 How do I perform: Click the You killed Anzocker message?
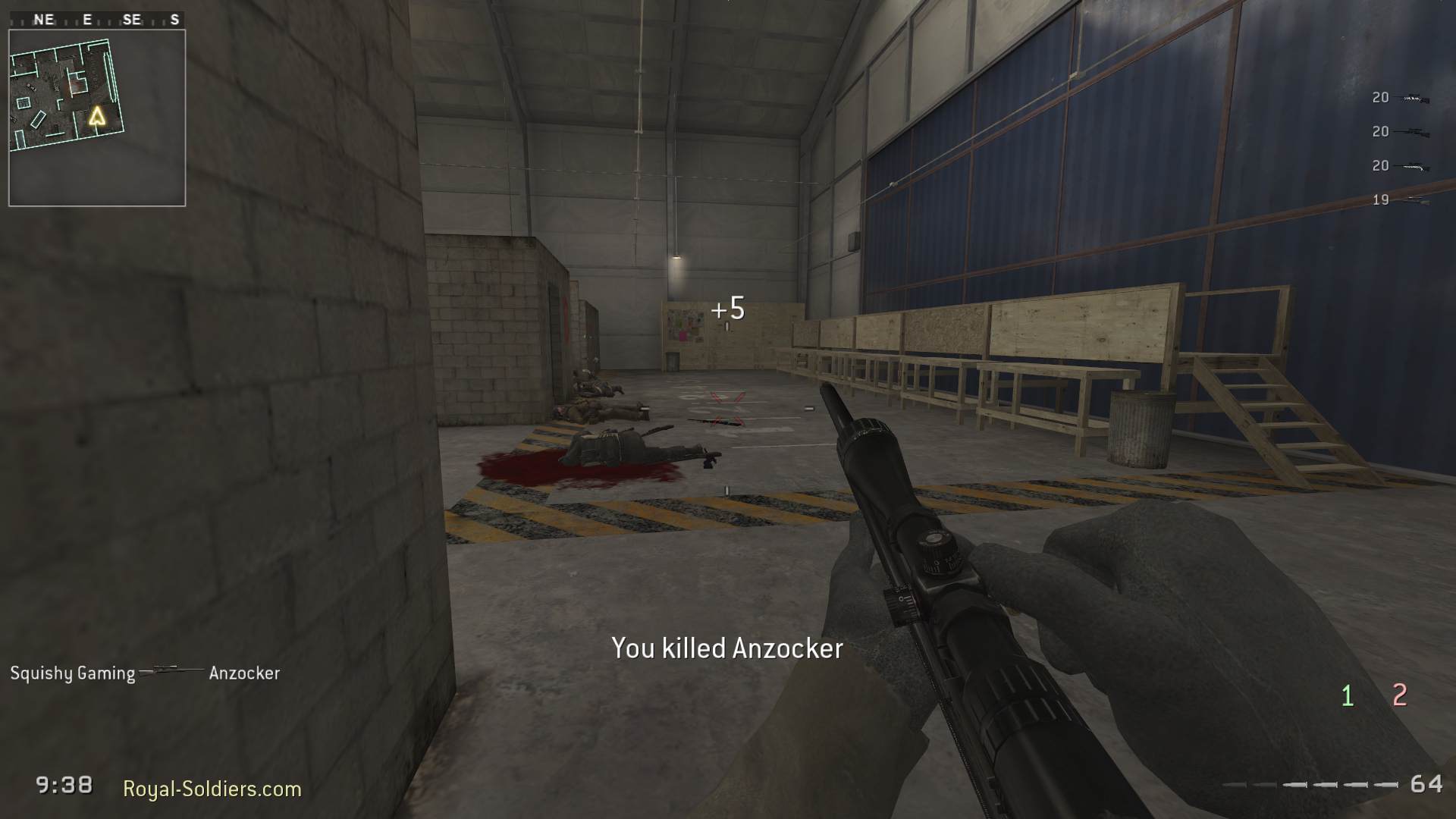[726, 648]
